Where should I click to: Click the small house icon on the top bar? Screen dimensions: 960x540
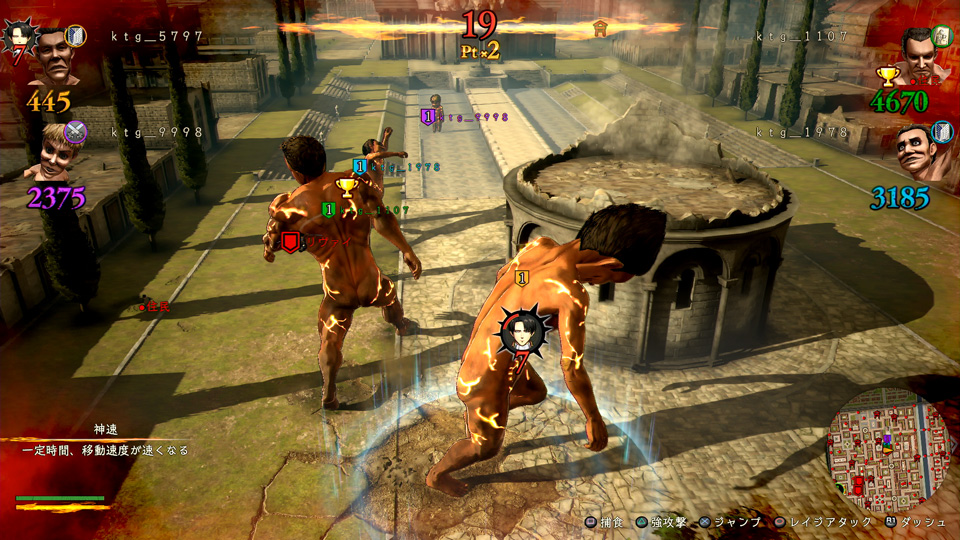tap(600, 27)
